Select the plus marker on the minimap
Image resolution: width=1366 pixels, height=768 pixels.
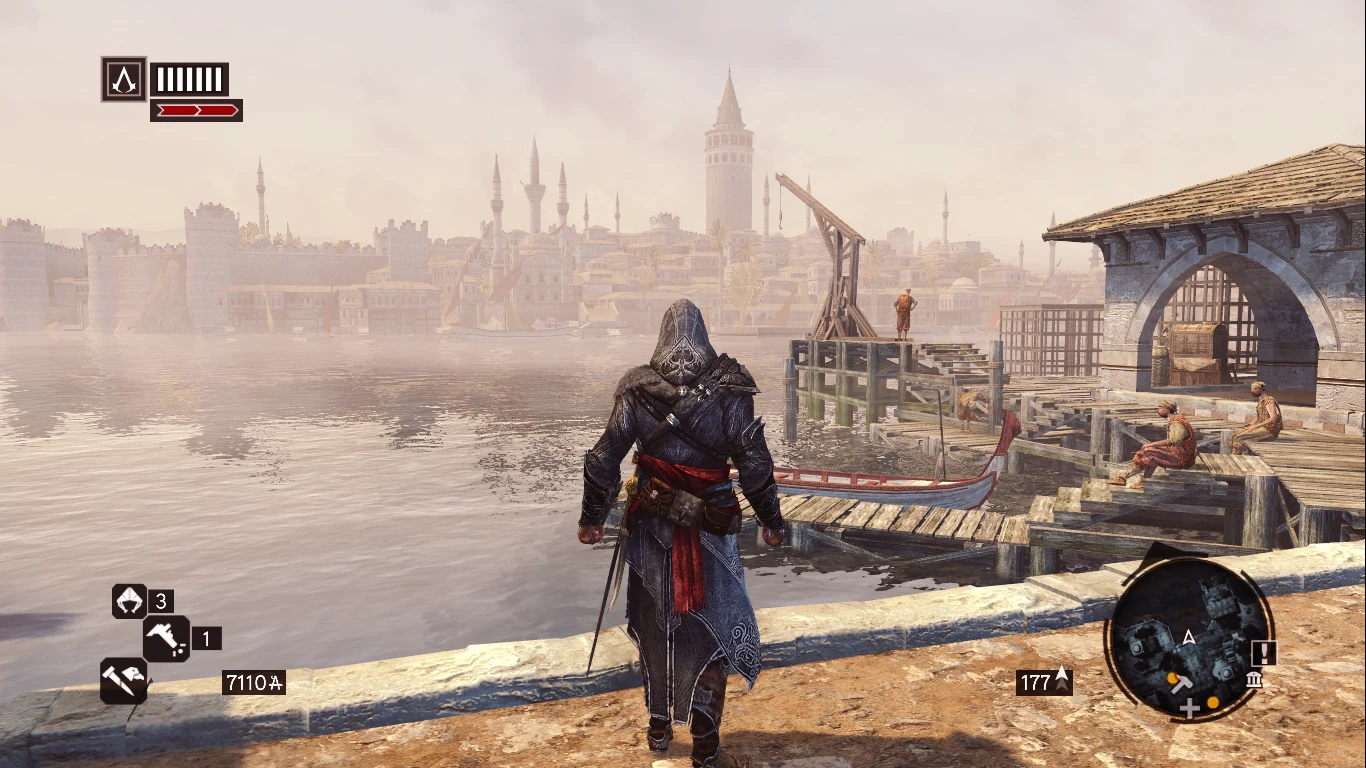pos(1189,708)
